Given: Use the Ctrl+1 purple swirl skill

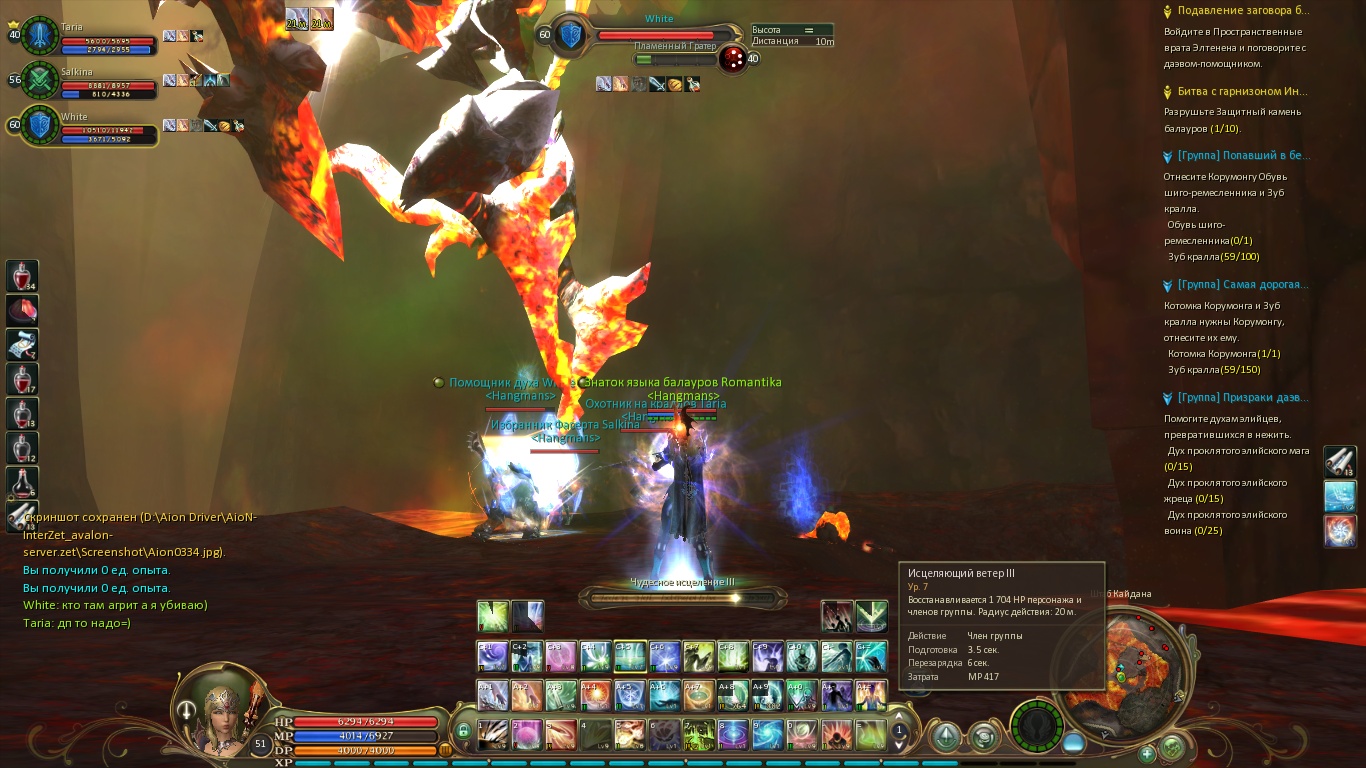Looking at the screenshot, I should point(492,656).
